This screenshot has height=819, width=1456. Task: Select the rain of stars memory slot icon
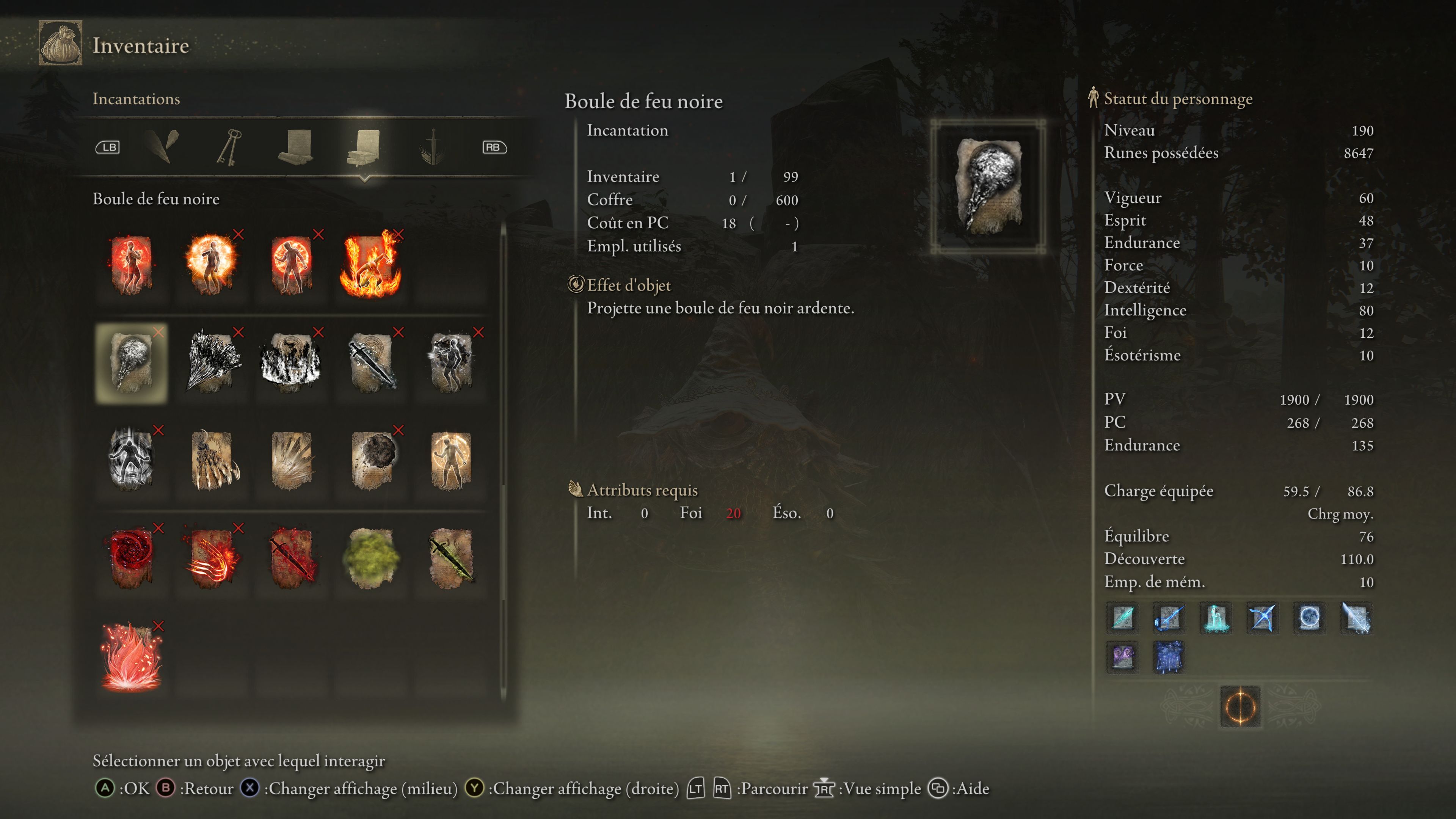pyautogui.click(x=1169, y=658)
